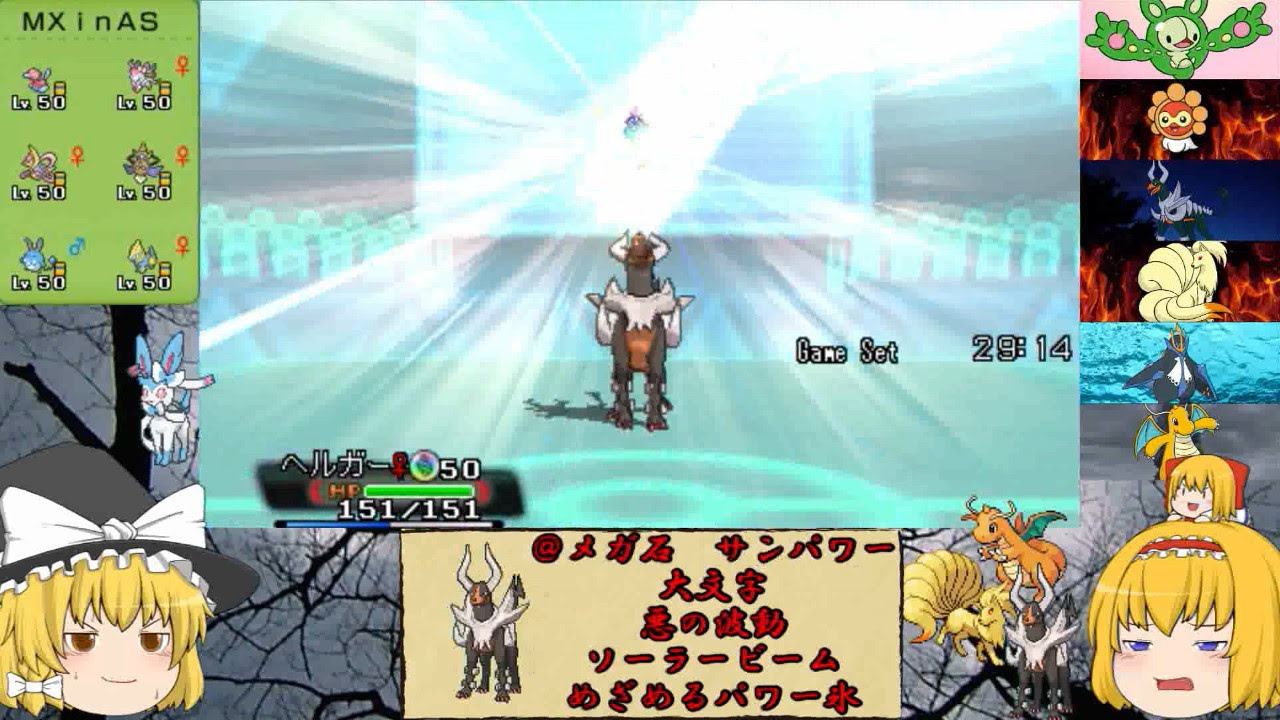The width and height of the screenshot is (1280, 720).
Task: Choose the Mega Houndoom thumbnail on night background
Action: coord(1178,200)
